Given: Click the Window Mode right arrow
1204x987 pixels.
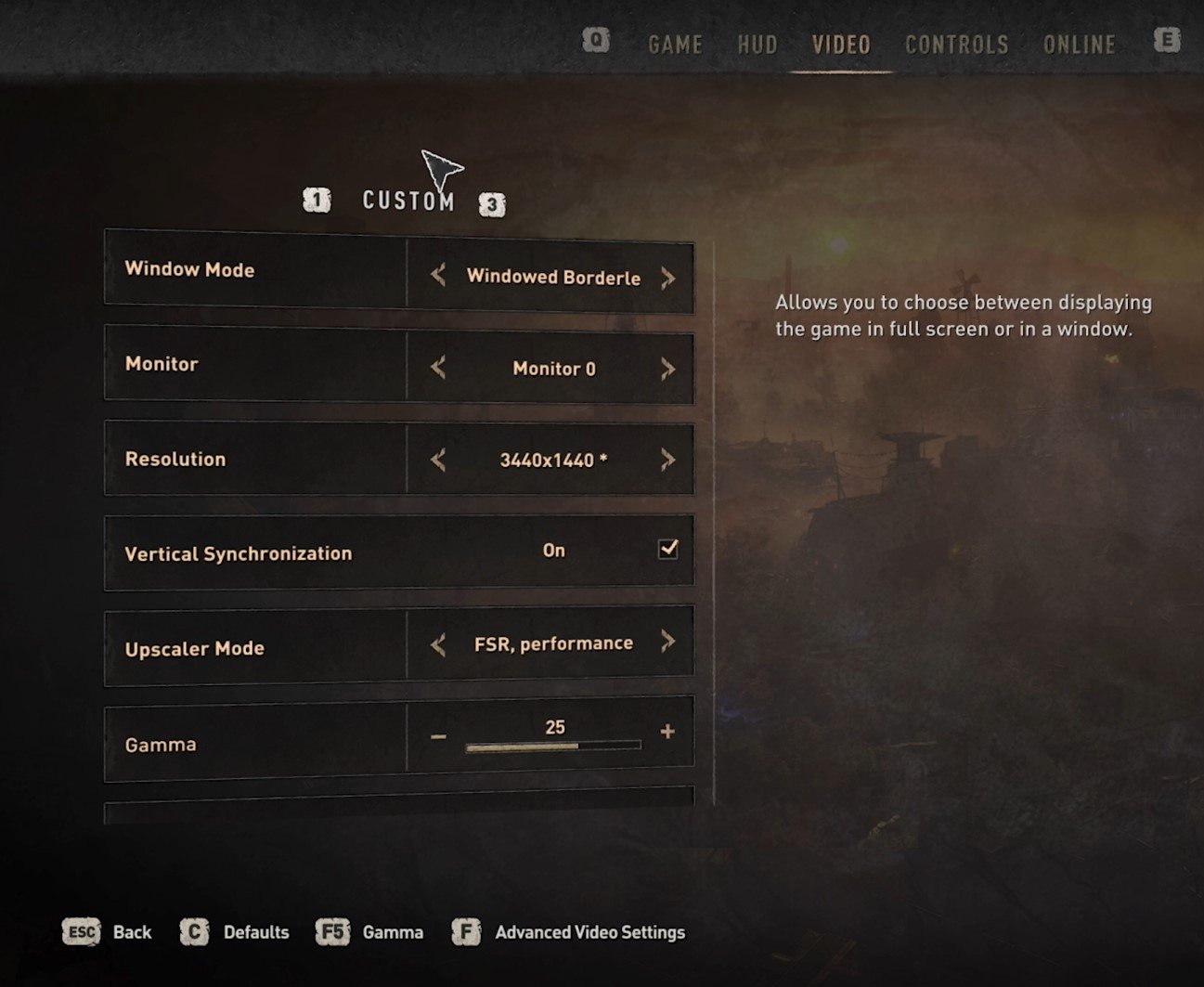Looking at the screenshot, I should coord(667,278).
